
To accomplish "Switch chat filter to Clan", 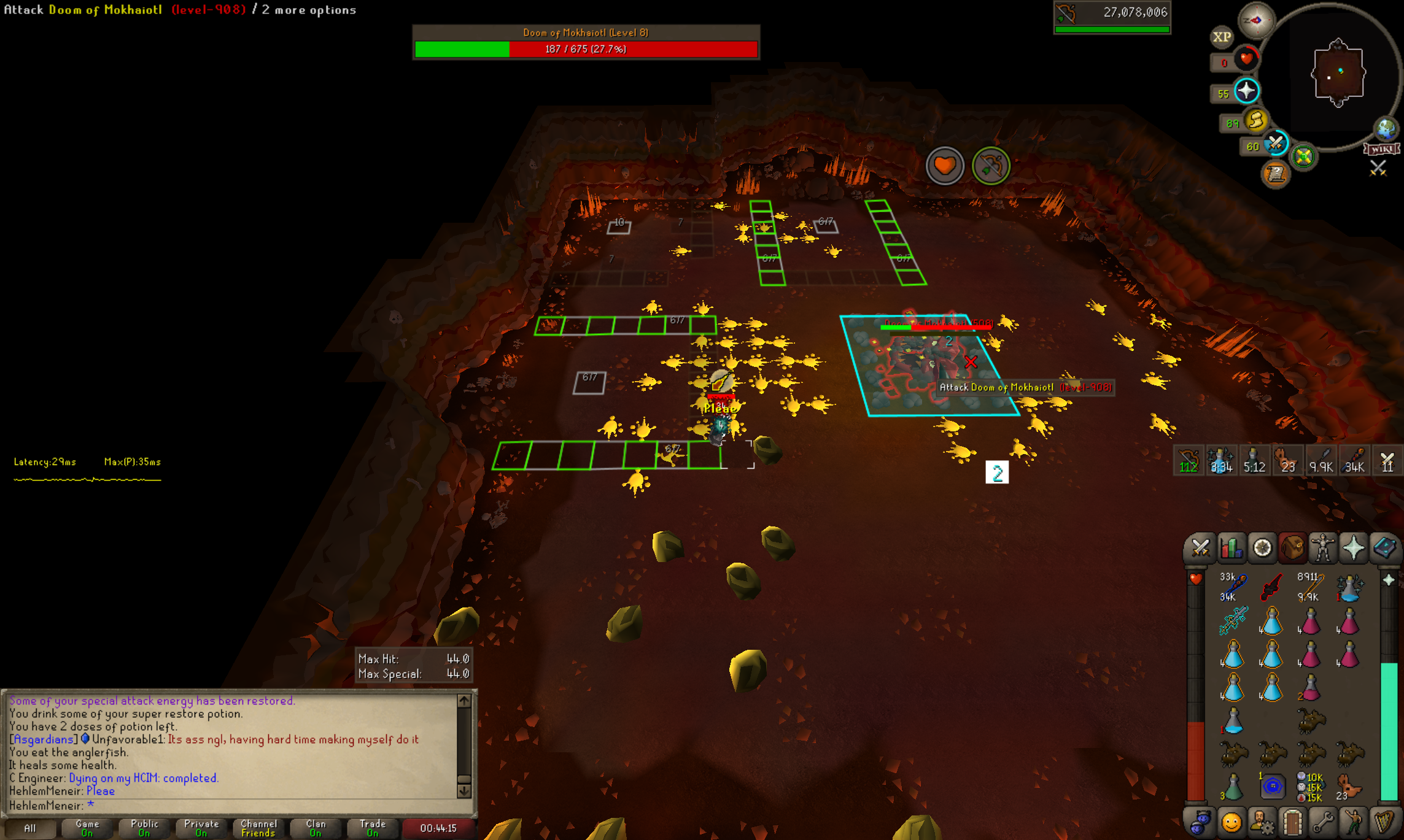I will (x=316, y=828).
